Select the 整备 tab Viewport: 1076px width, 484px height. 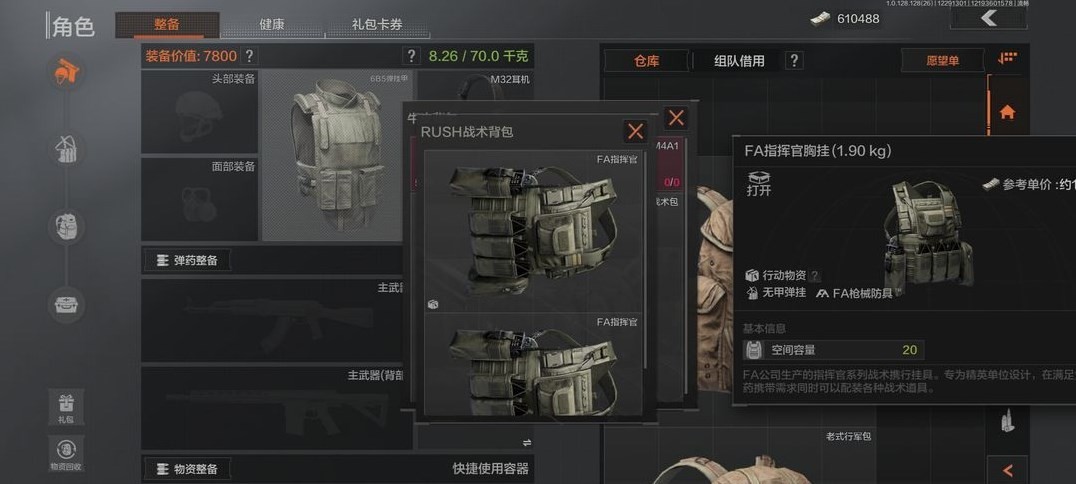(167, 25)
